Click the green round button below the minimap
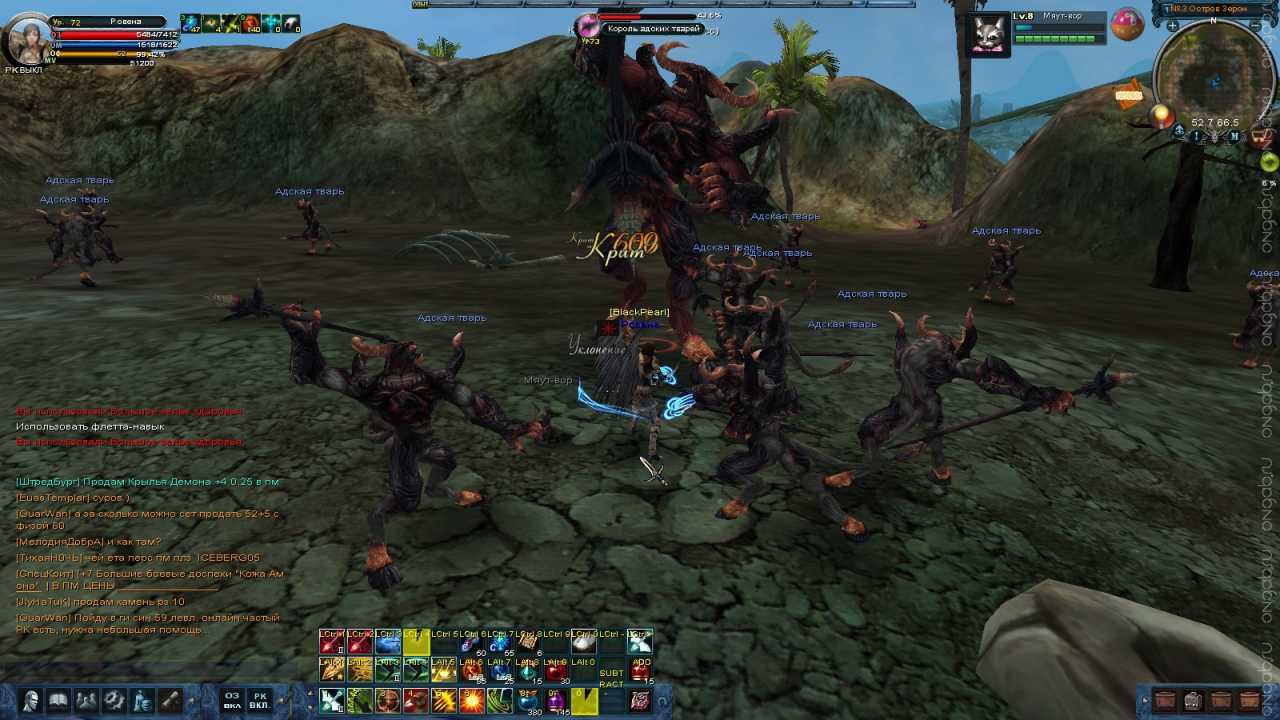This screenshot has width=1280, height=720. (1268, 162)
